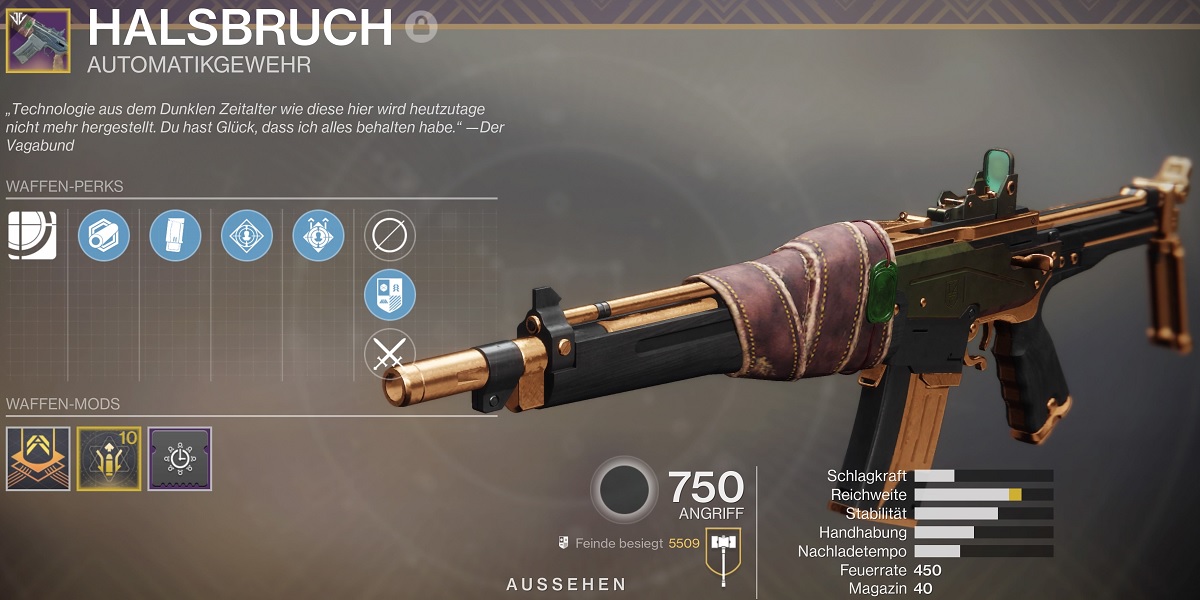Screen dimensions: 1200x600
Task: Select the crossed swords Crucible tracker
Action: [x=390, y=353]
